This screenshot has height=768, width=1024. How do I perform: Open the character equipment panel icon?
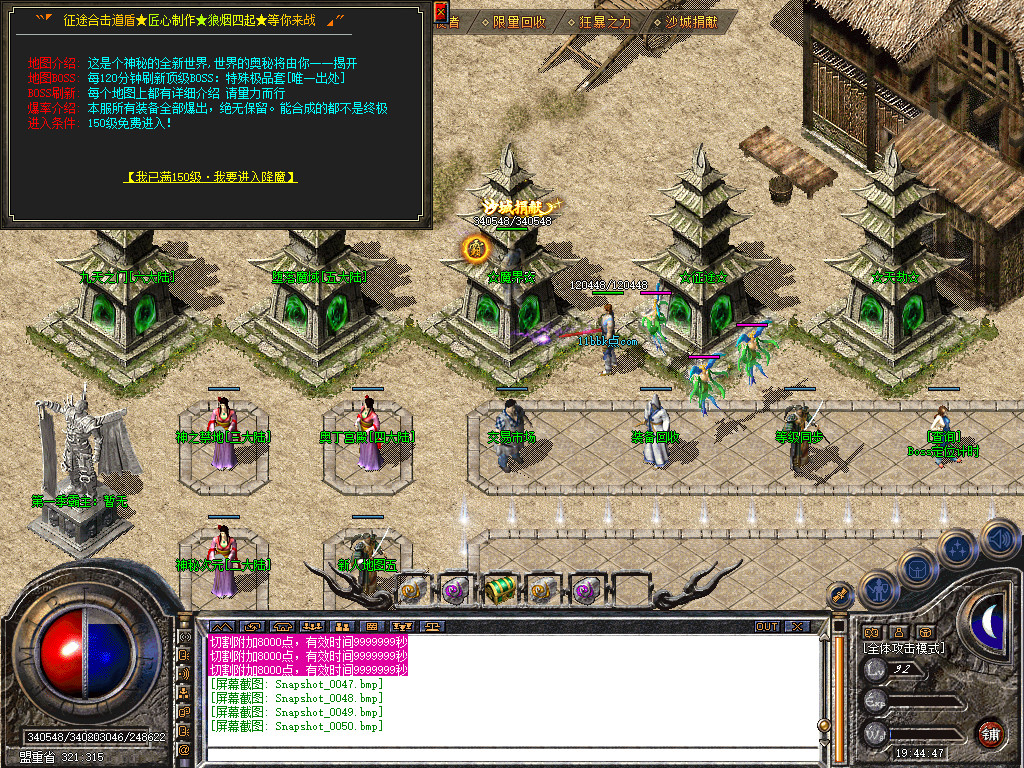tap(878, 589)
